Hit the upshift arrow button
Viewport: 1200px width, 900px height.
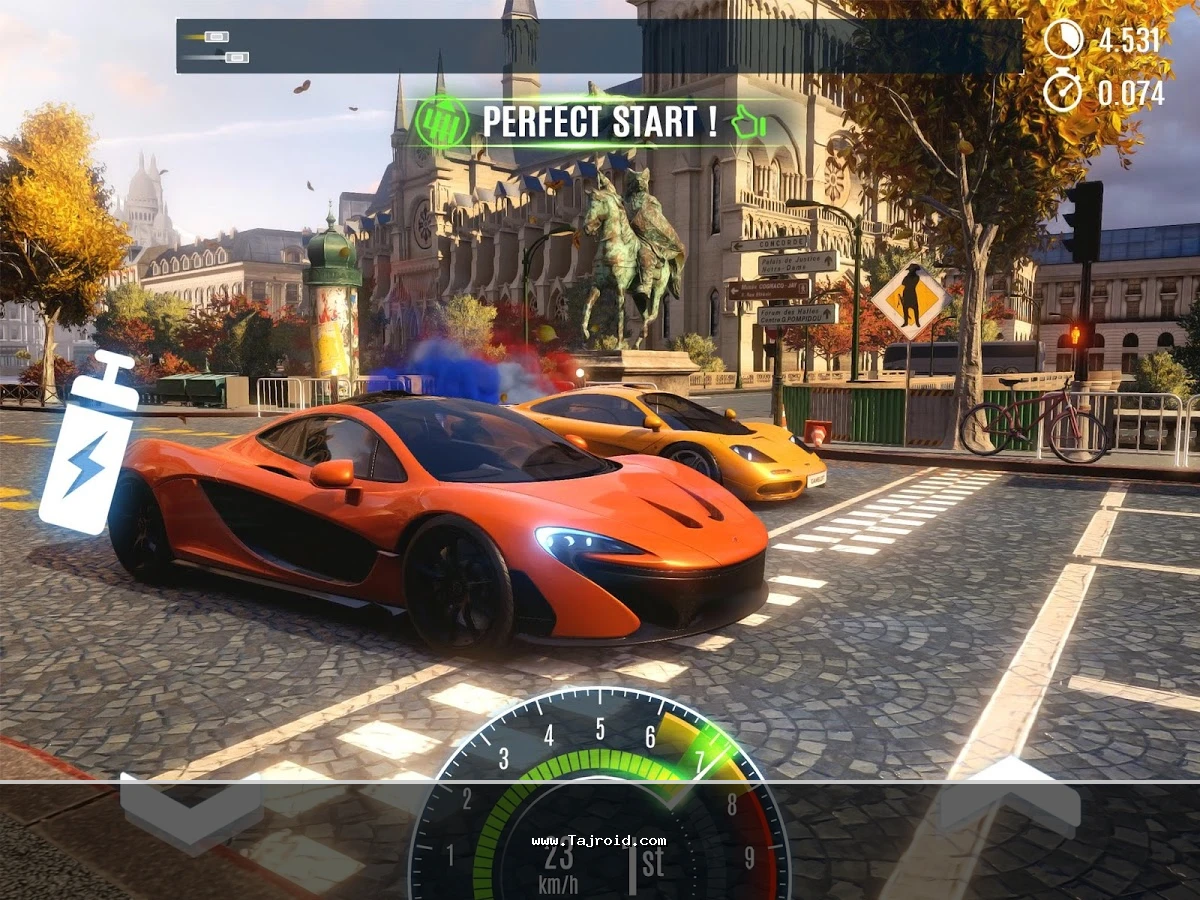(1010, 795)
